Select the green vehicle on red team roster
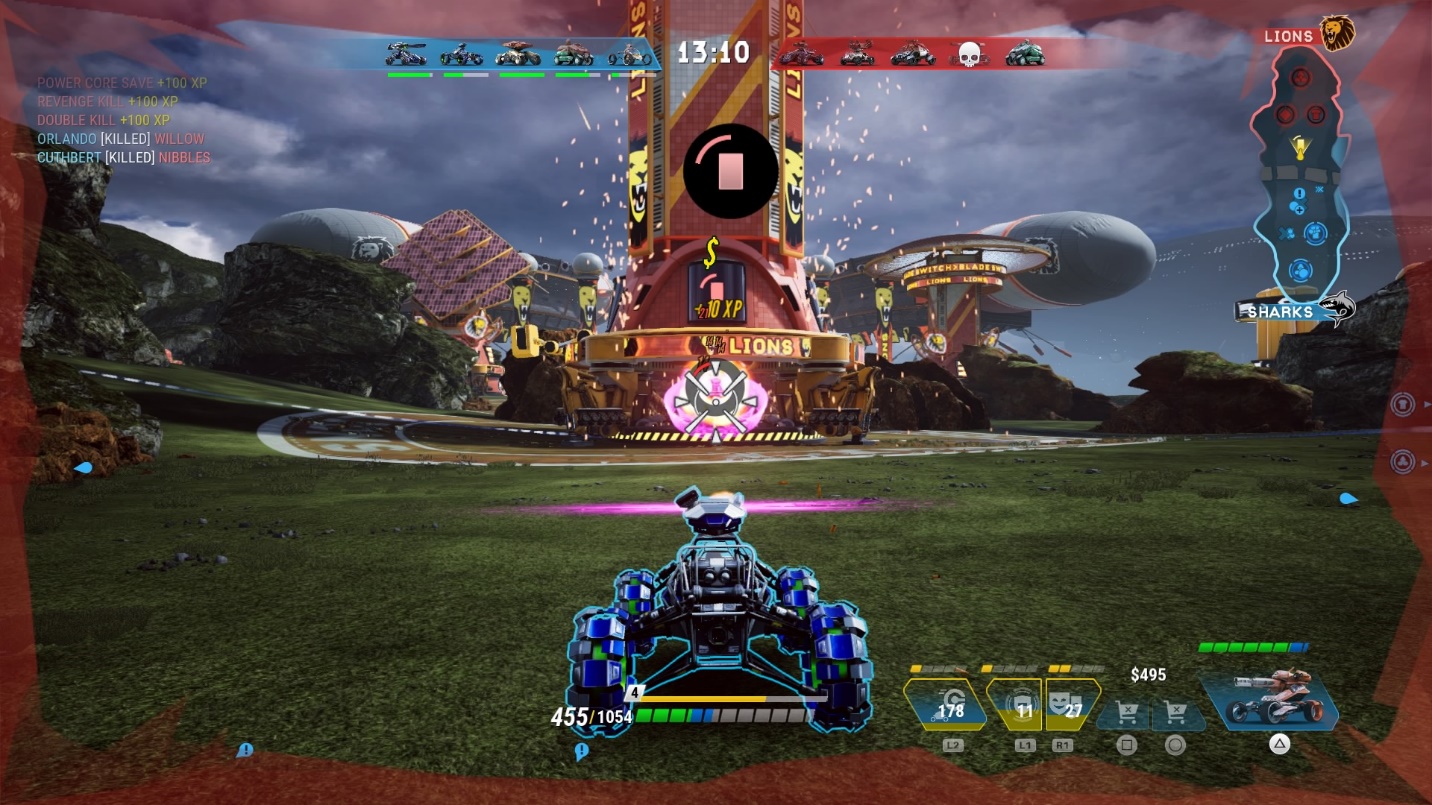The height and width of the screenshot is (805, 1432). [1025, 53]
